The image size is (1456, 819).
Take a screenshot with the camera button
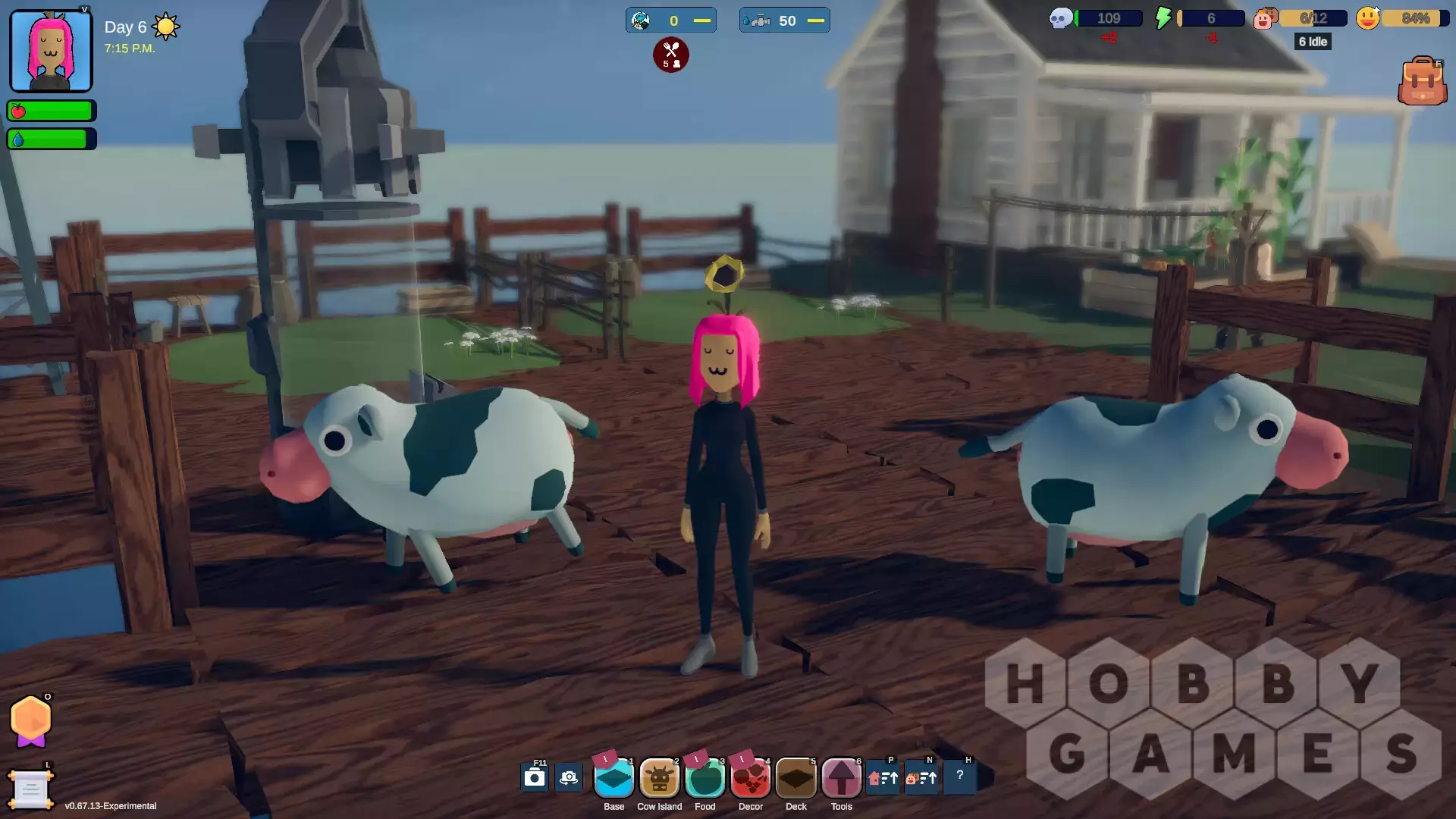click(535, 777)
